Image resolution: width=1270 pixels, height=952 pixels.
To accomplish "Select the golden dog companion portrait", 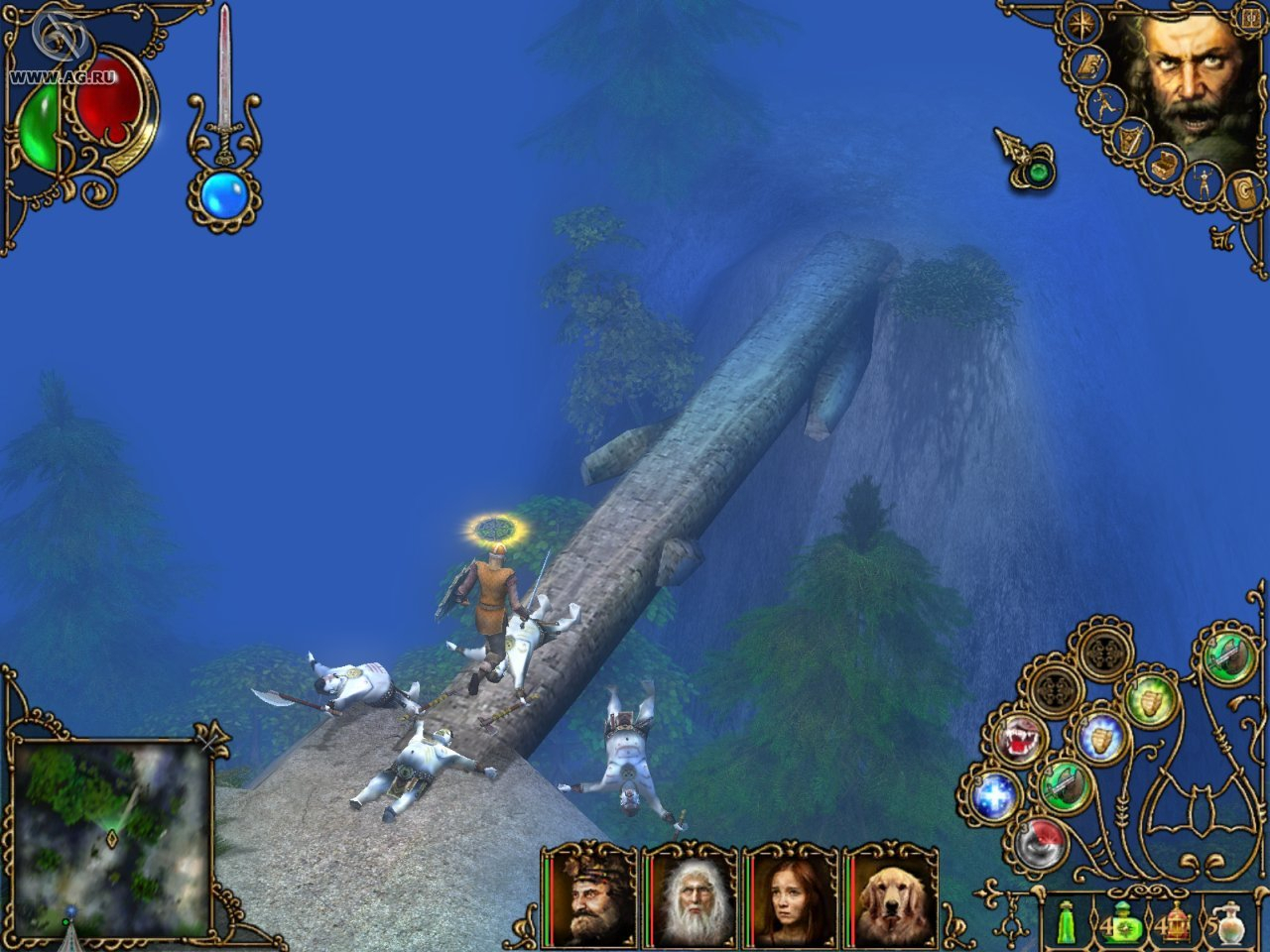I will (x=889, y=894).
